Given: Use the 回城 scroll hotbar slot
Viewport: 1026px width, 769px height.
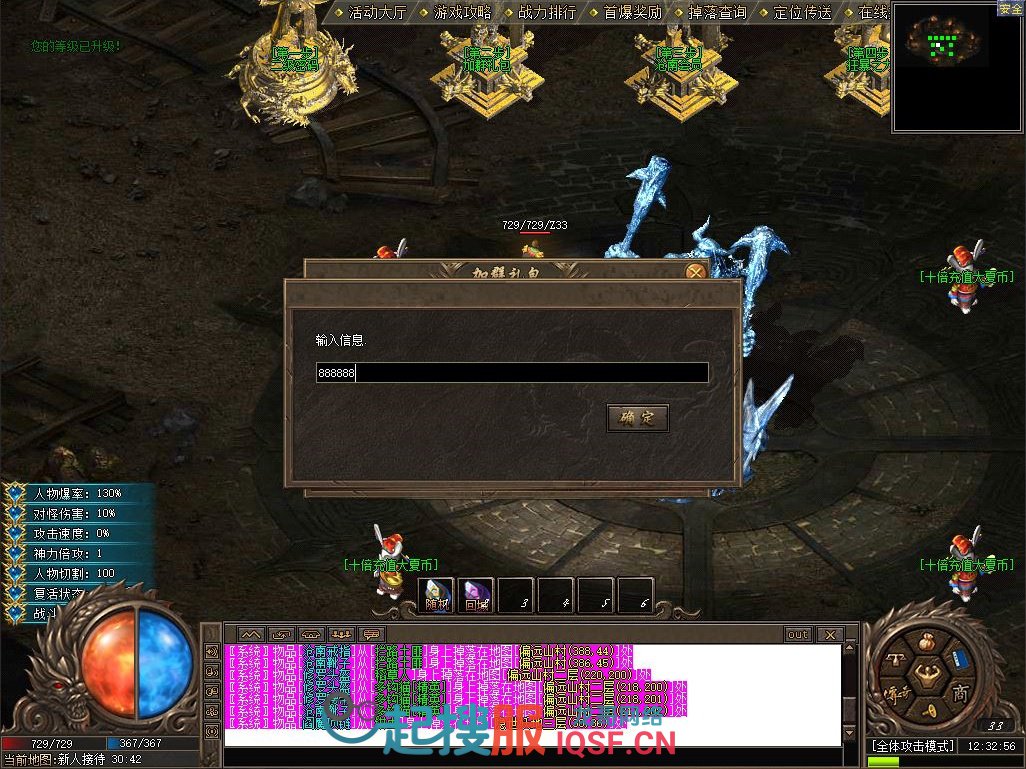Looking at the screenshot, I should [476, 596].
